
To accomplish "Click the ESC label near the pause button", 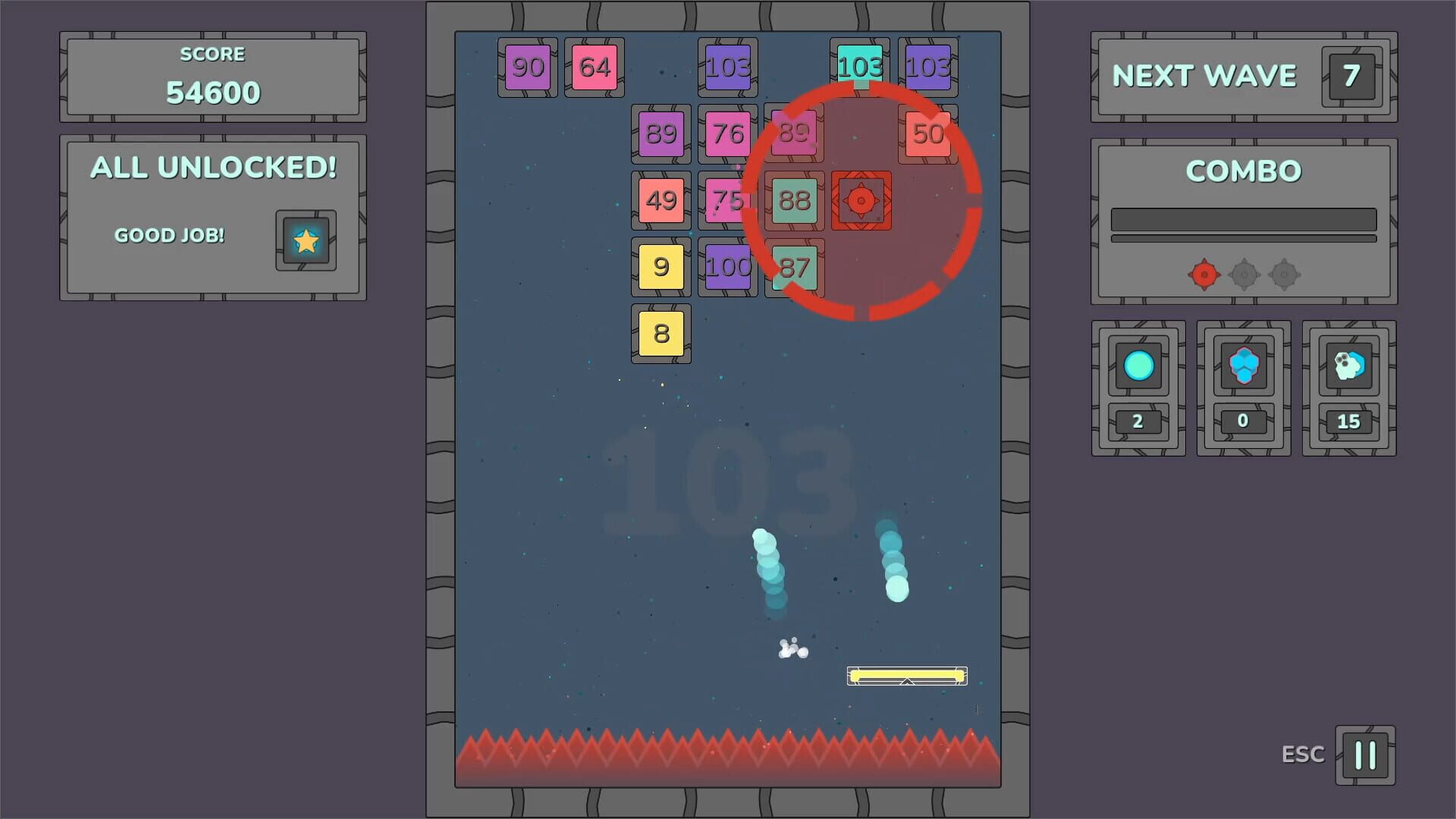I will pyautogui.click(x=1302, y=754).
